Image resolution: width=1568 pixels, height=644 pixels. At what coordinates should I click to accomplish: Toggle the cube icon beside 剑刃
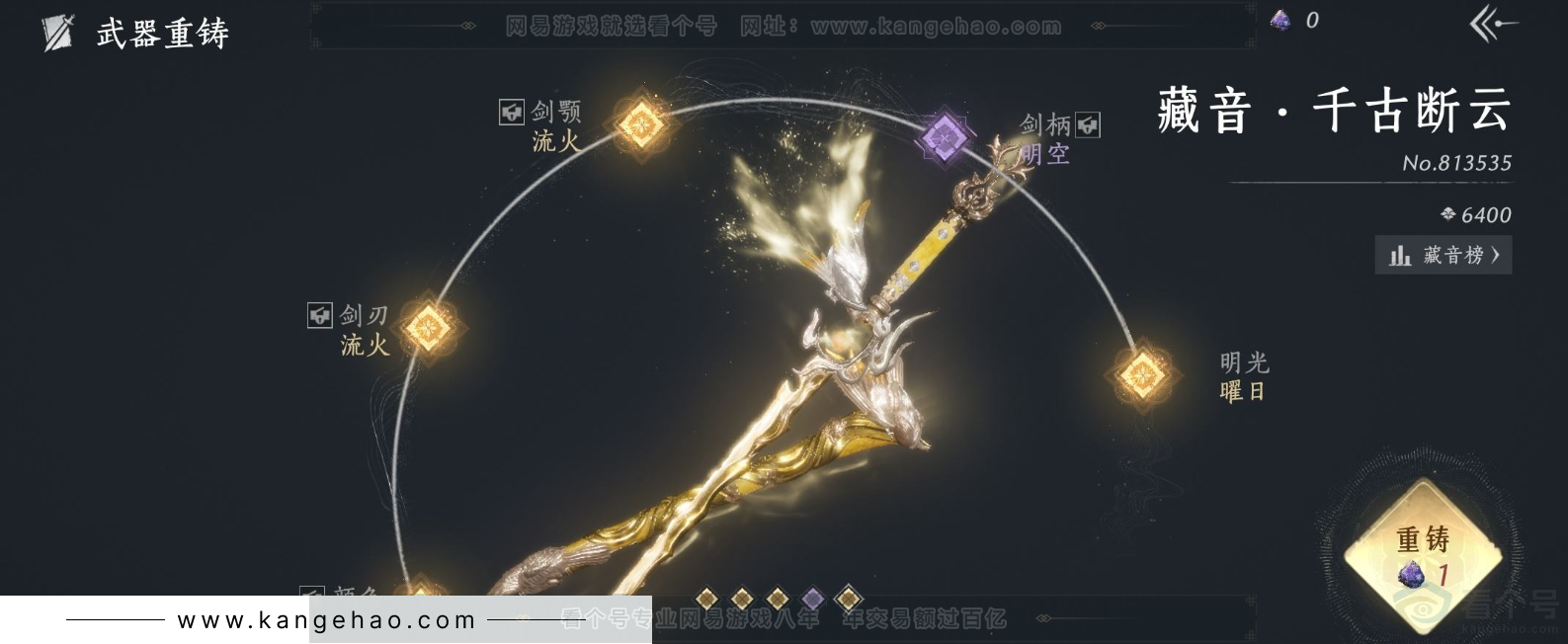[319, 315]
